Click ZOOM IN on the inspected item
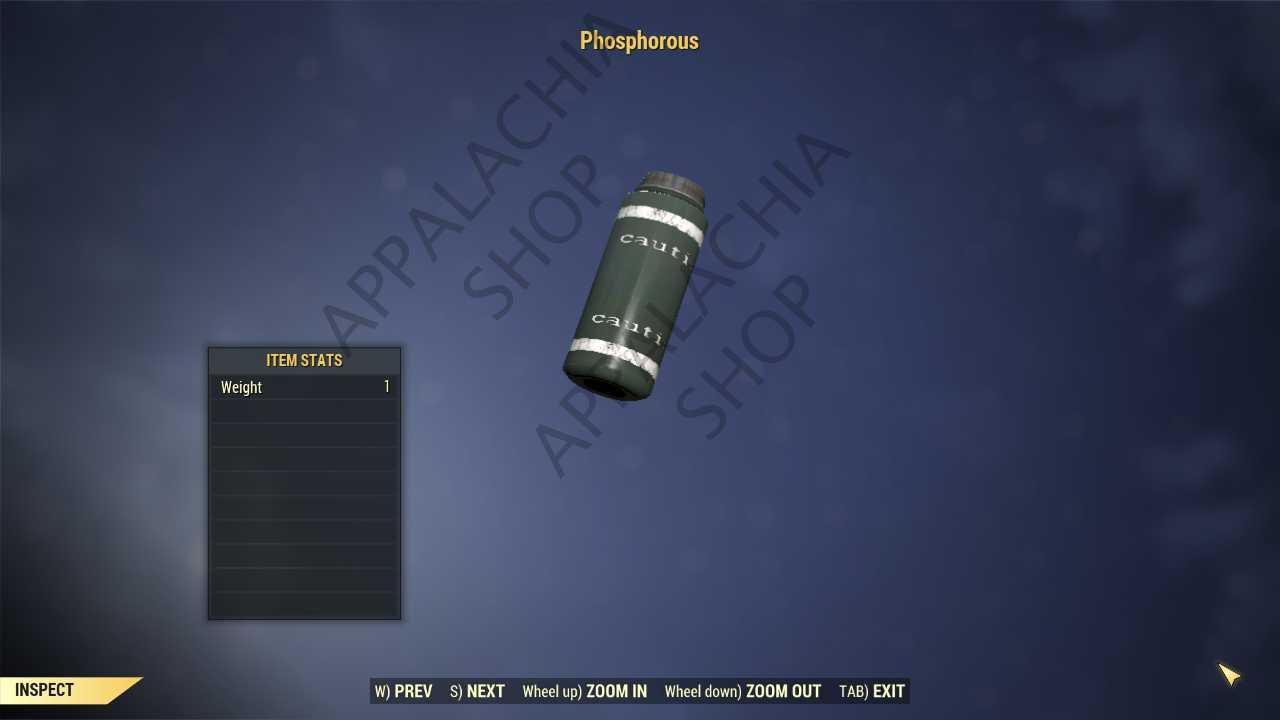Viewport: 1280px width, 720px height. tap(585, 691)
